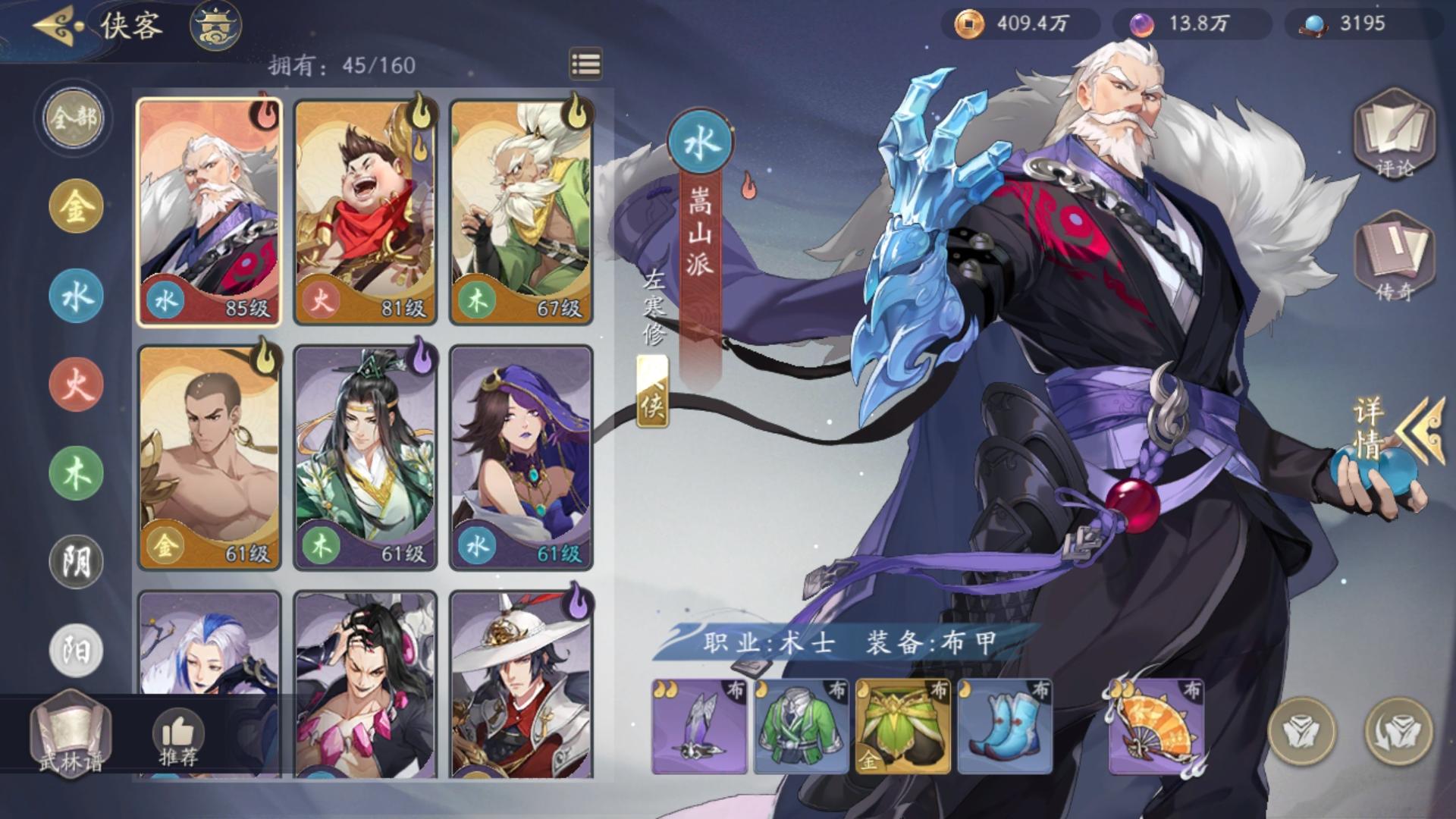Image resolution: width=1456 pixels, height=819 pixels.
Task: Select the 全部 (All) filter tab
Action: coord(72,118)
